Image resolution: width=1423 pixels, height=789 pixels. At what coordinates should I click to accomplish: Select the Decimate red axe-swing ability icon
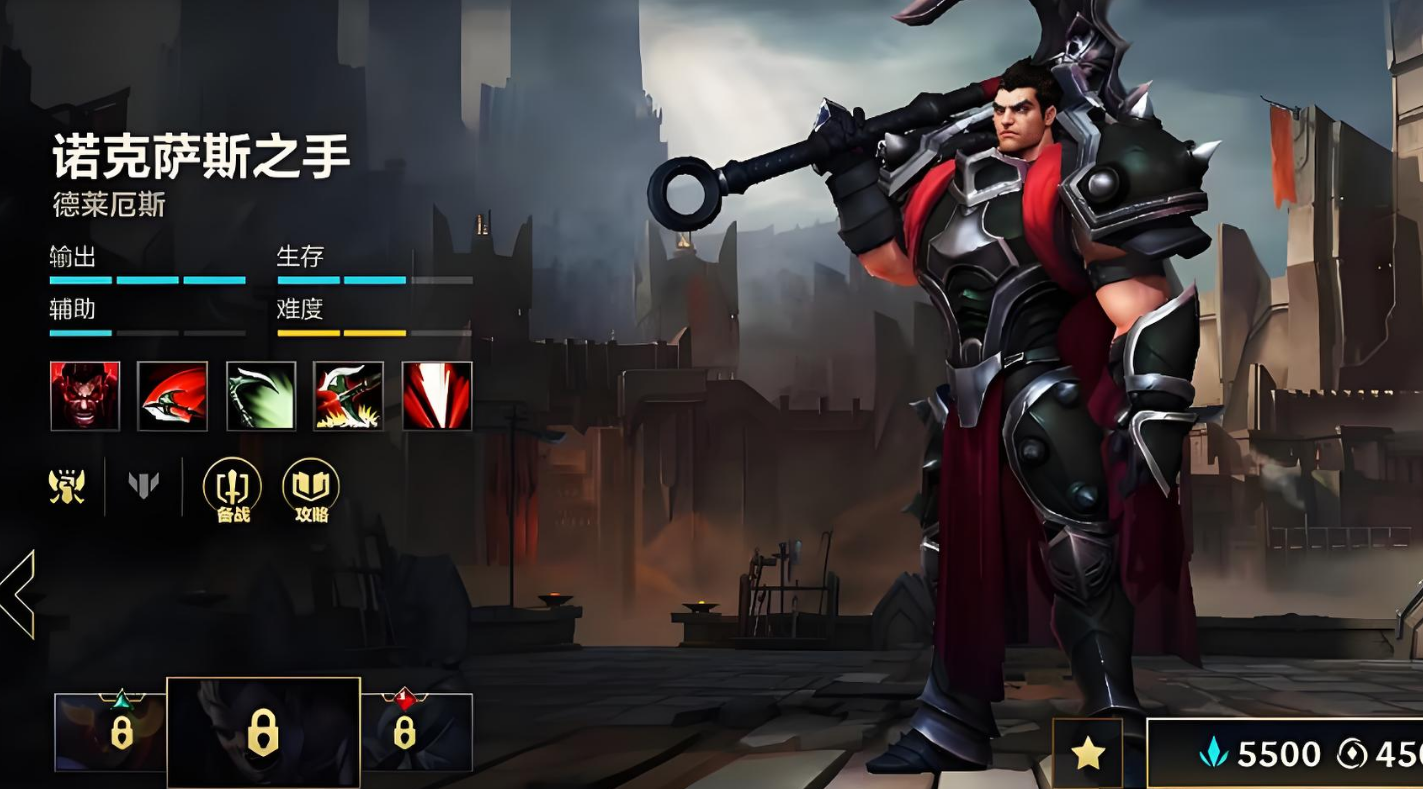tap(172, 396)
